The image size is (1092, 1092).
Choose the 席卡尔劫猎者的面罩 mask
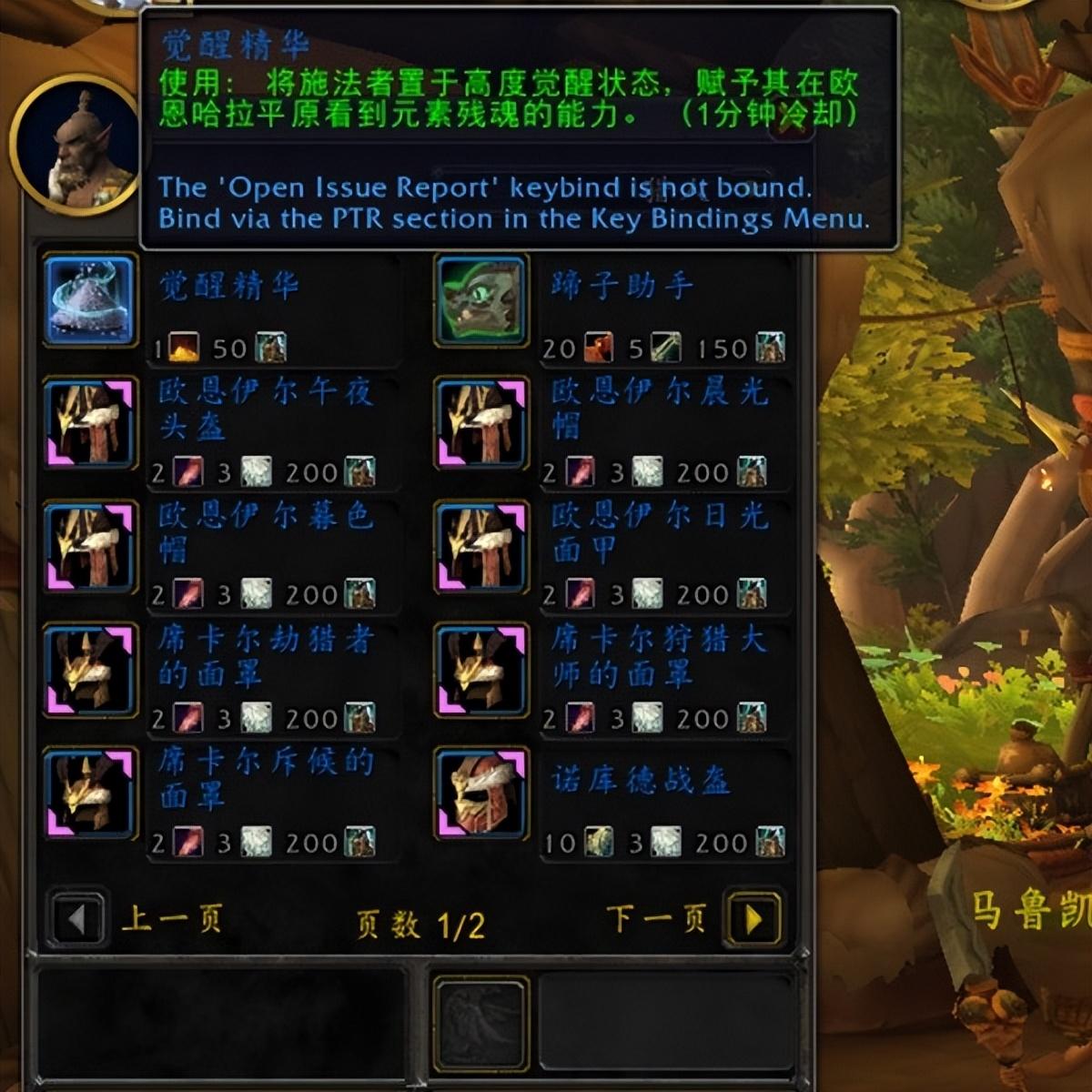pyautogui.click(x=90, y=670)
